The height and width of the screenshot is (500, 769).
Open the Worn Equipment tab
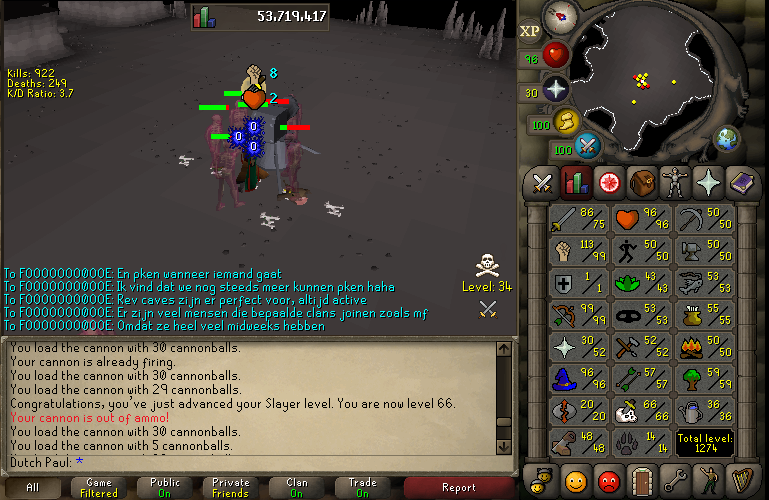click(675, 183)
